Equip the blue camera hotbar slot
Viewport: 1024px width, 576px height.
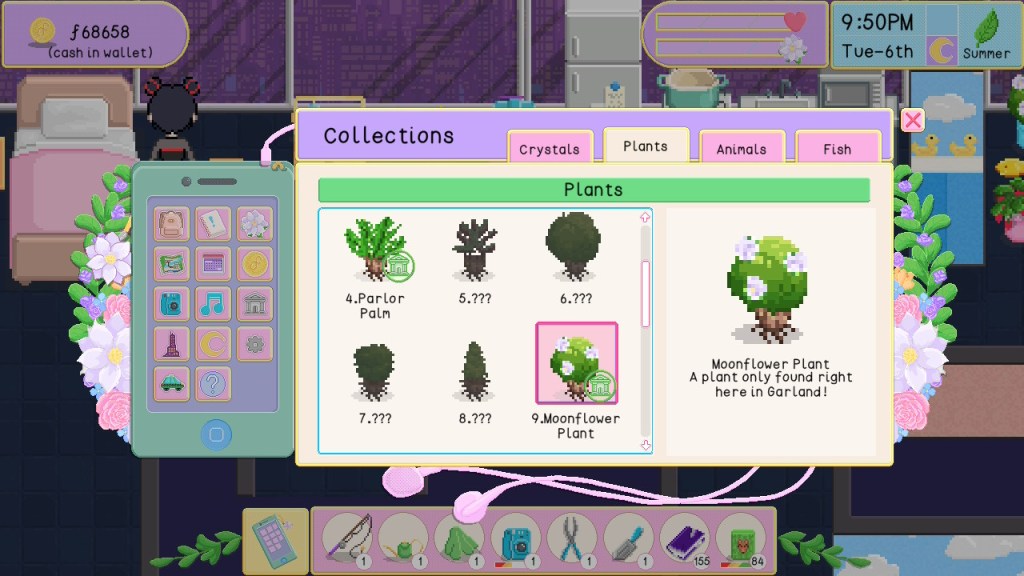tap(516, 539)
